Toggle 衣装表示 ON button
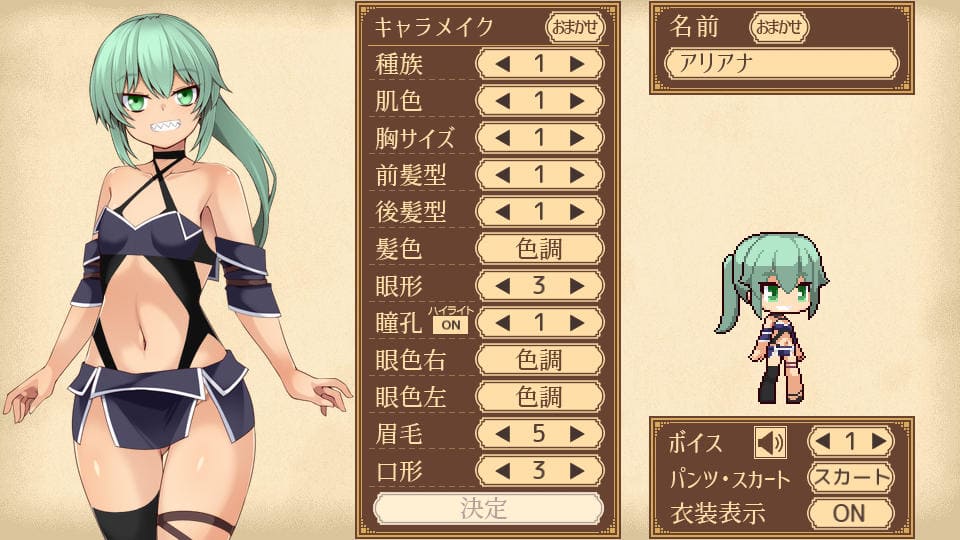Screen dimensions: 960x540 point(850,513)
